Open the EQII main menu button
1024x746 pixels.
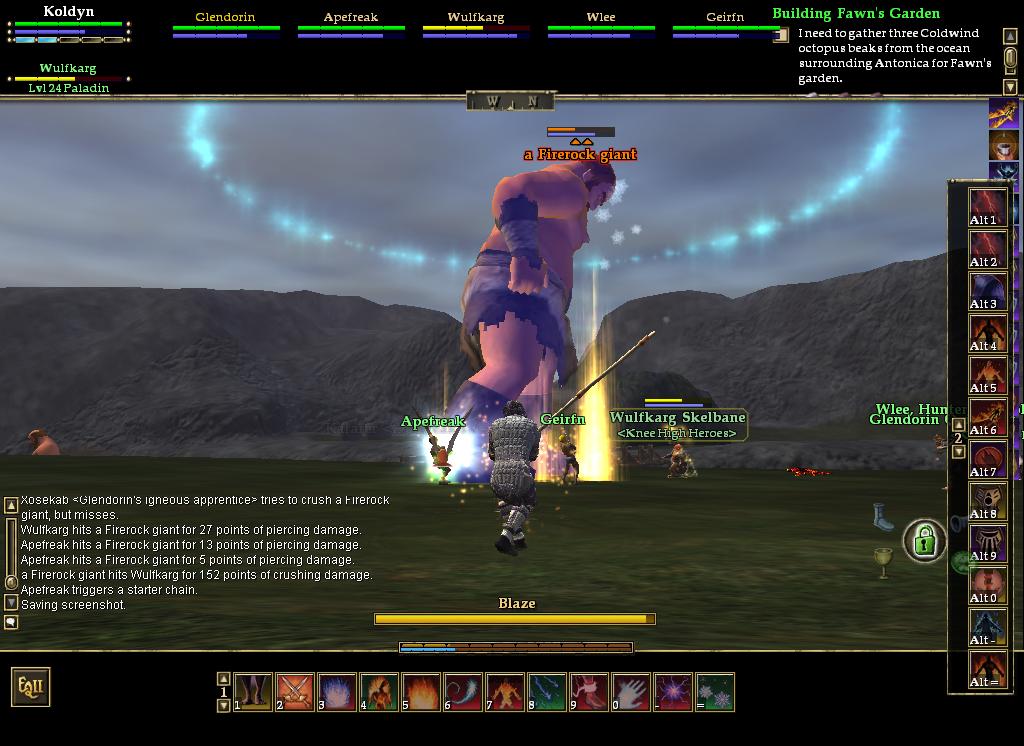pos(30,687)
